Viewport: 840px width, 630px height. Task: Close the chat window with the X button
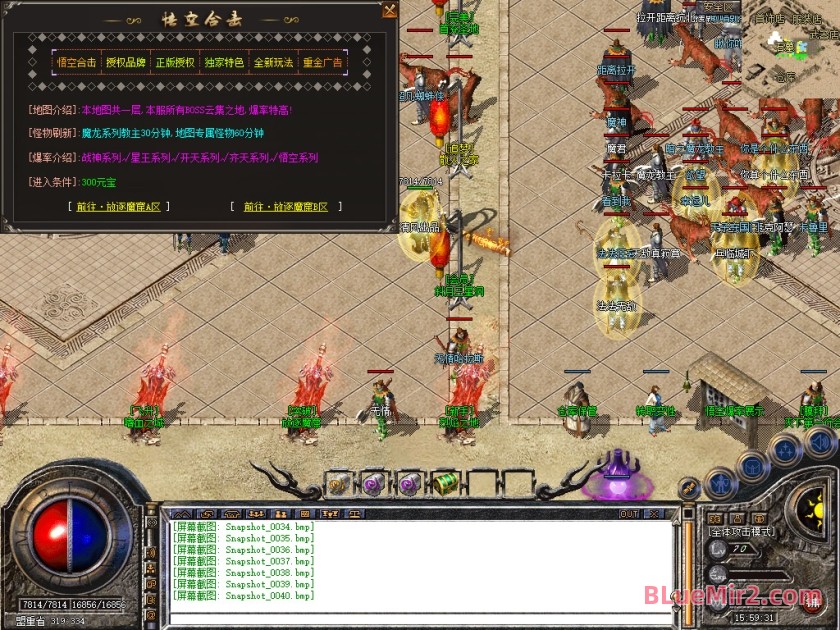tap(655, 514)
